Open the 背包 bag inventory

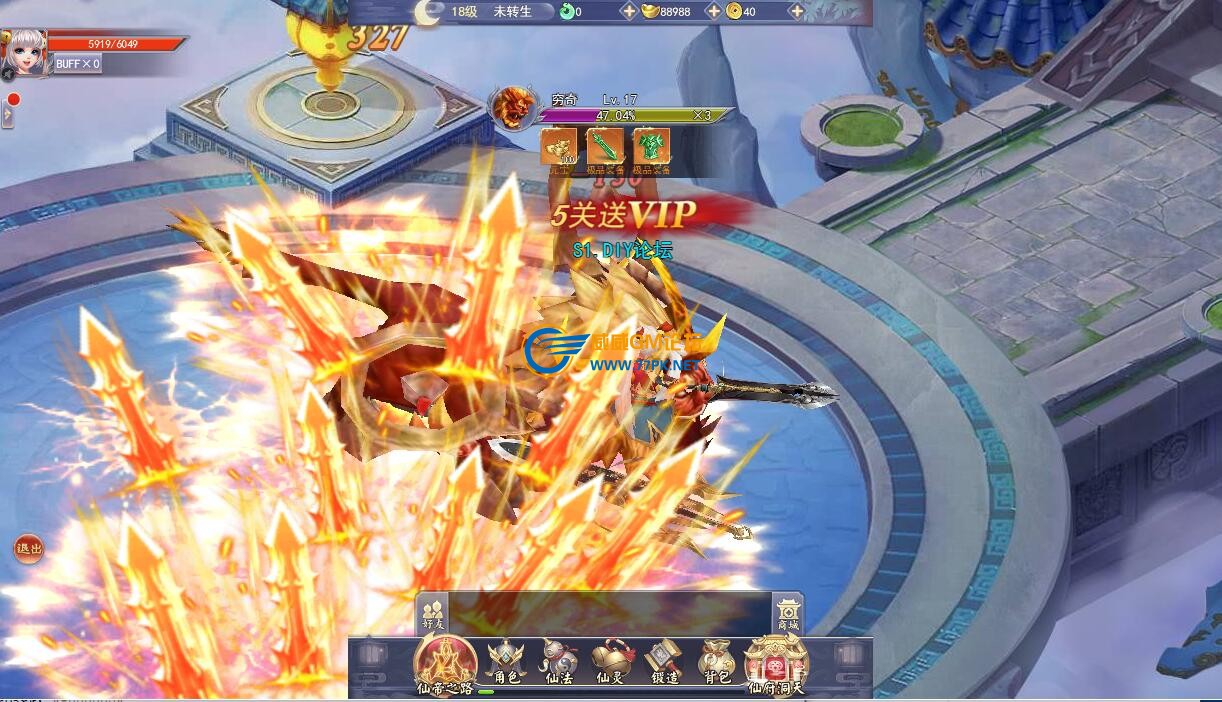[716, 663]
